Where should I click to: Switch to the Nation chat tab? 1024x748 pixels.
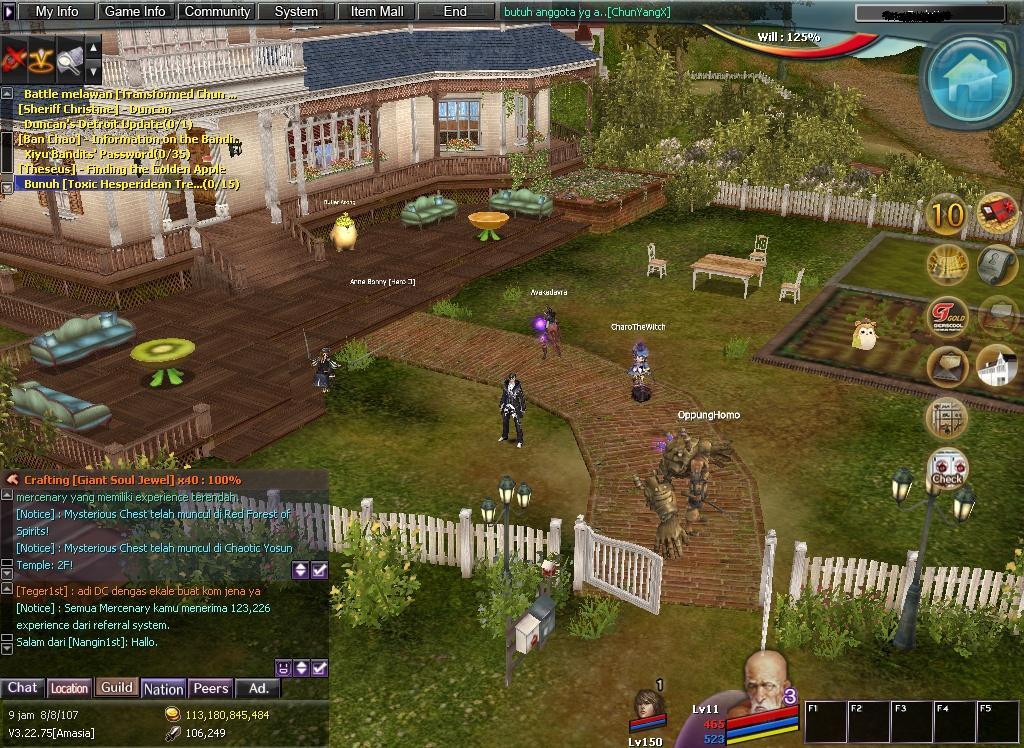163,689
